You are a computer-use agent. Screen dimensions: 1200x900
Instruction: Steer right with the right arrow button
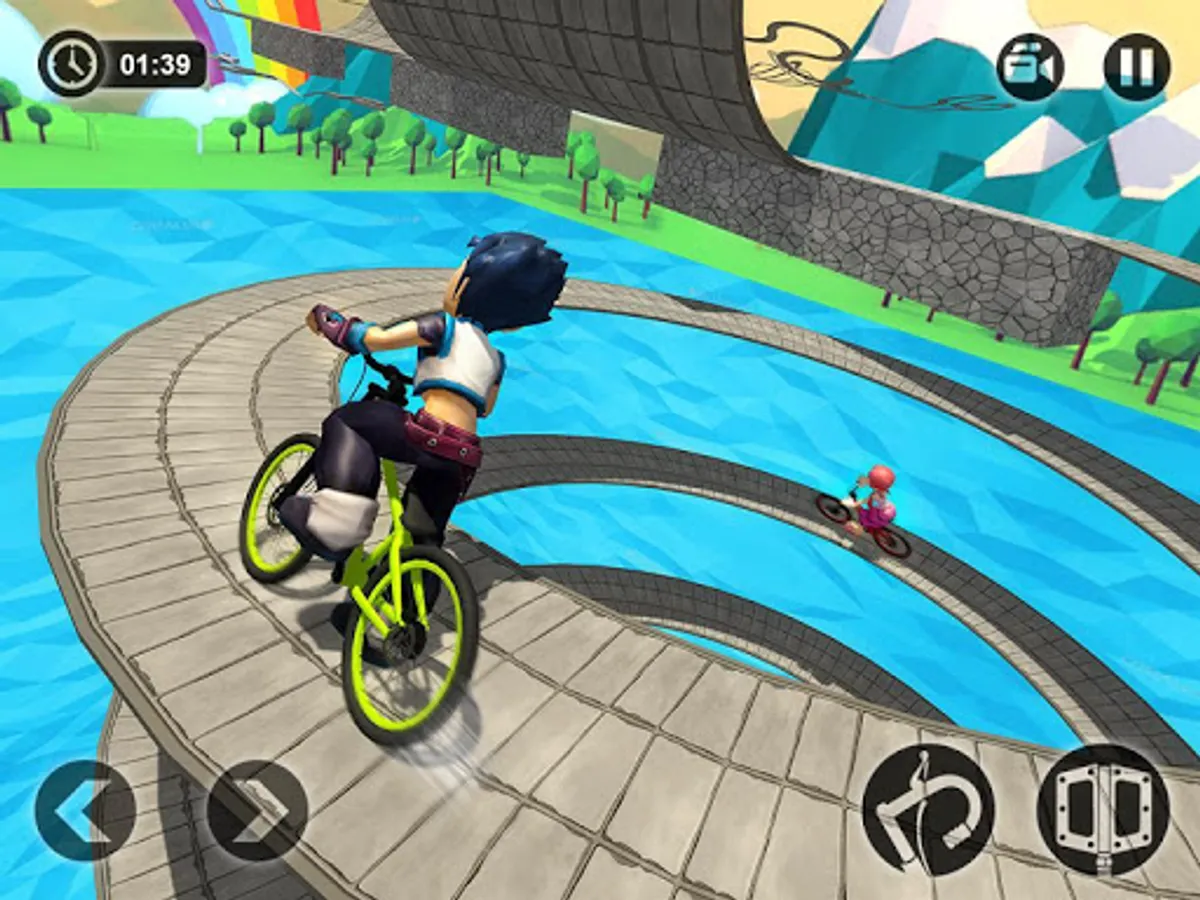257,810
